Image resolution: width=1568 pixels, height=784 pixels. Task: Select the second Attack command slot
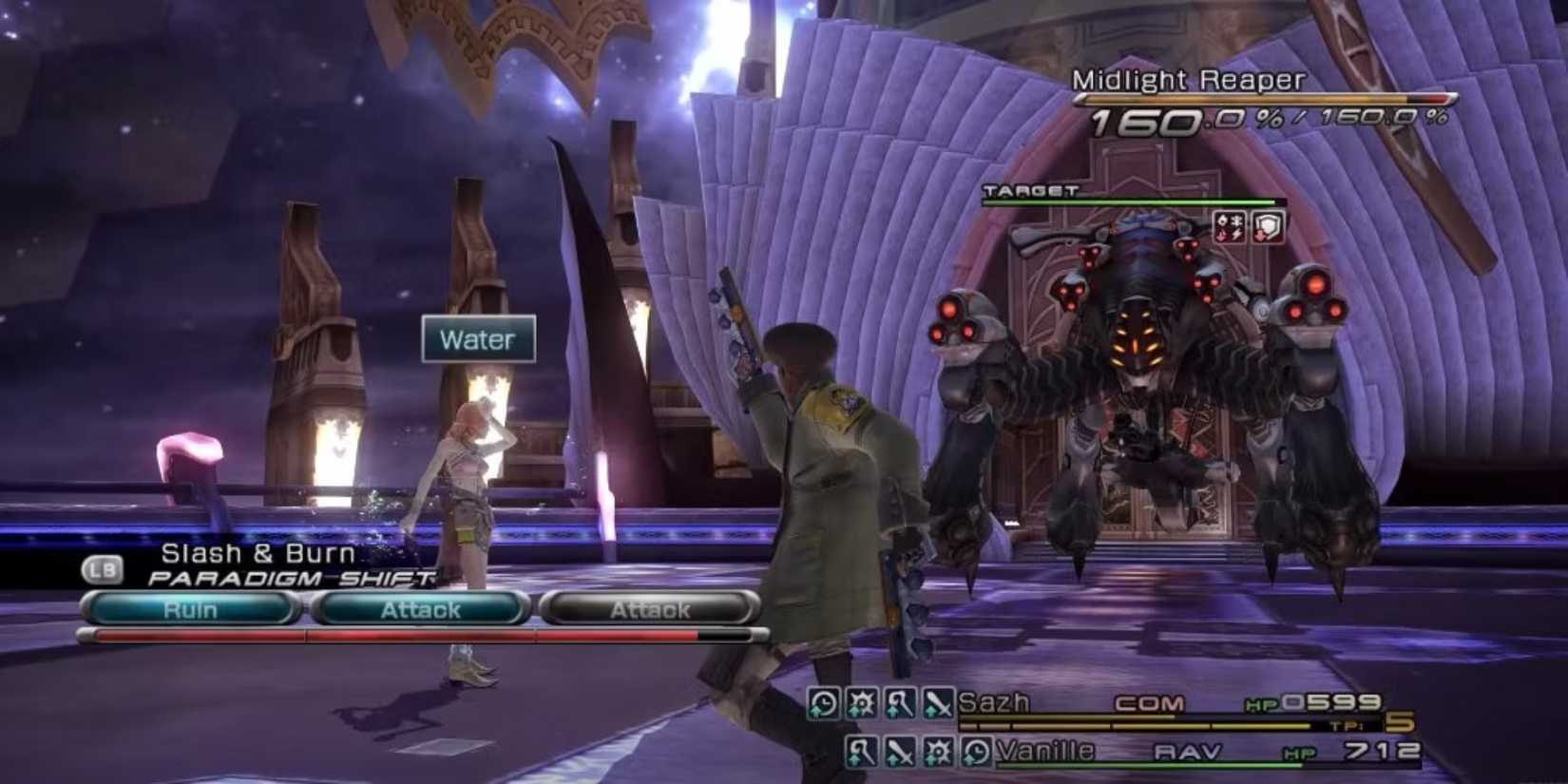(x=650, y=610)
